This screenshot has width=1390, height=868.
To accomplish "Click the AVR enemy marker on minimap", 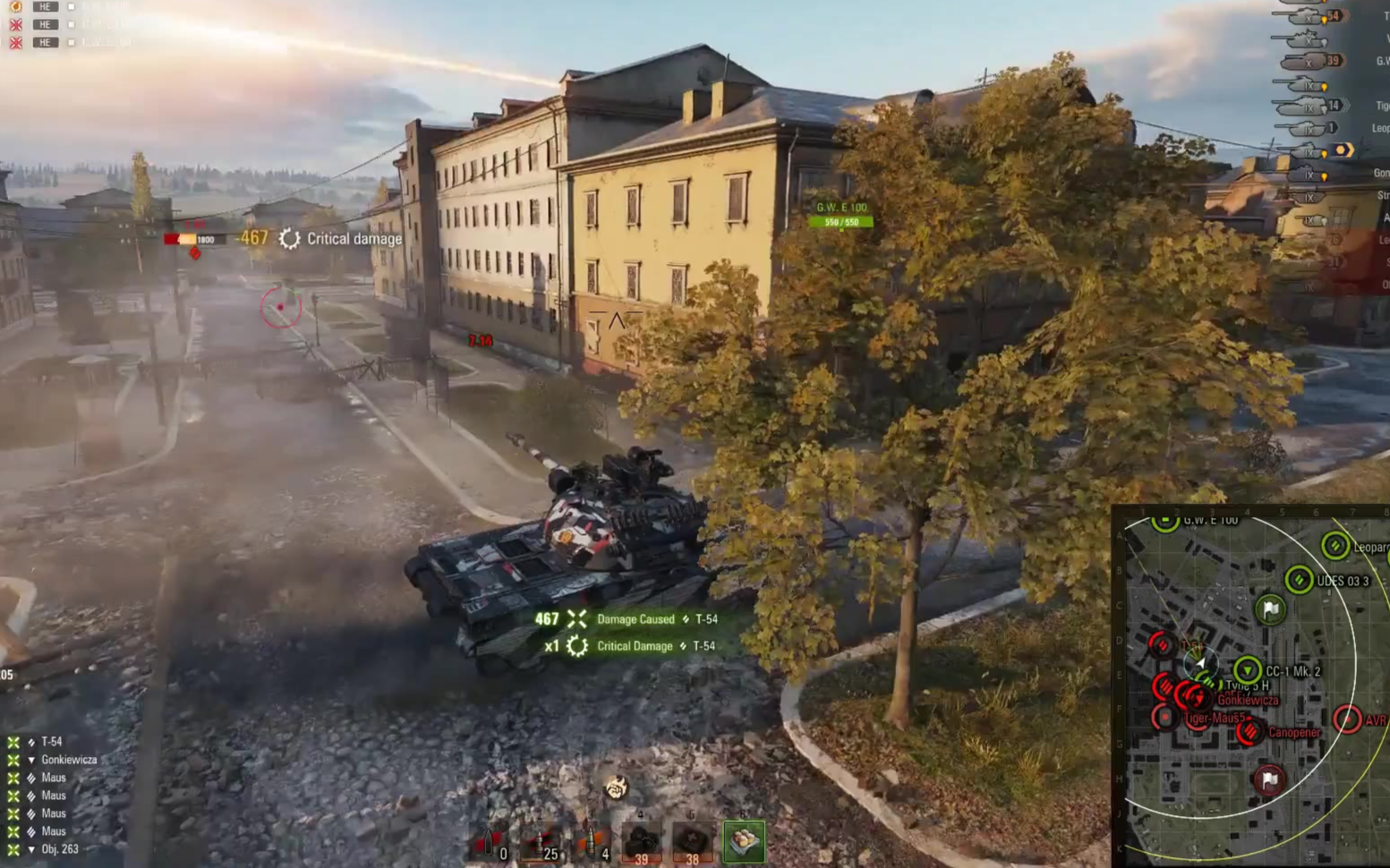I will [1347, 719].
